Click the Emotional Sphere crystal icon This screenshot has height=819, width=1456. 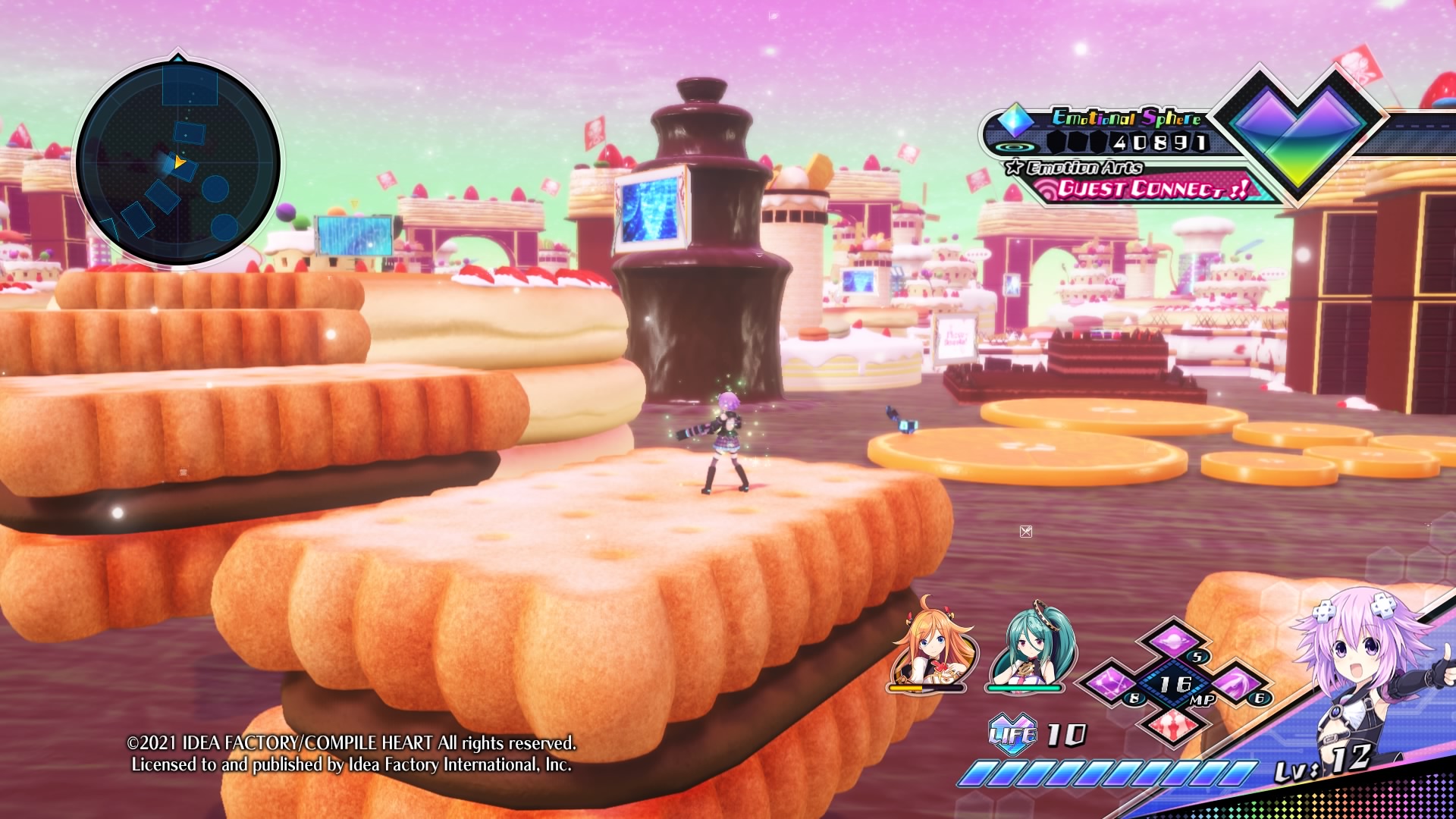point(1015,119)
